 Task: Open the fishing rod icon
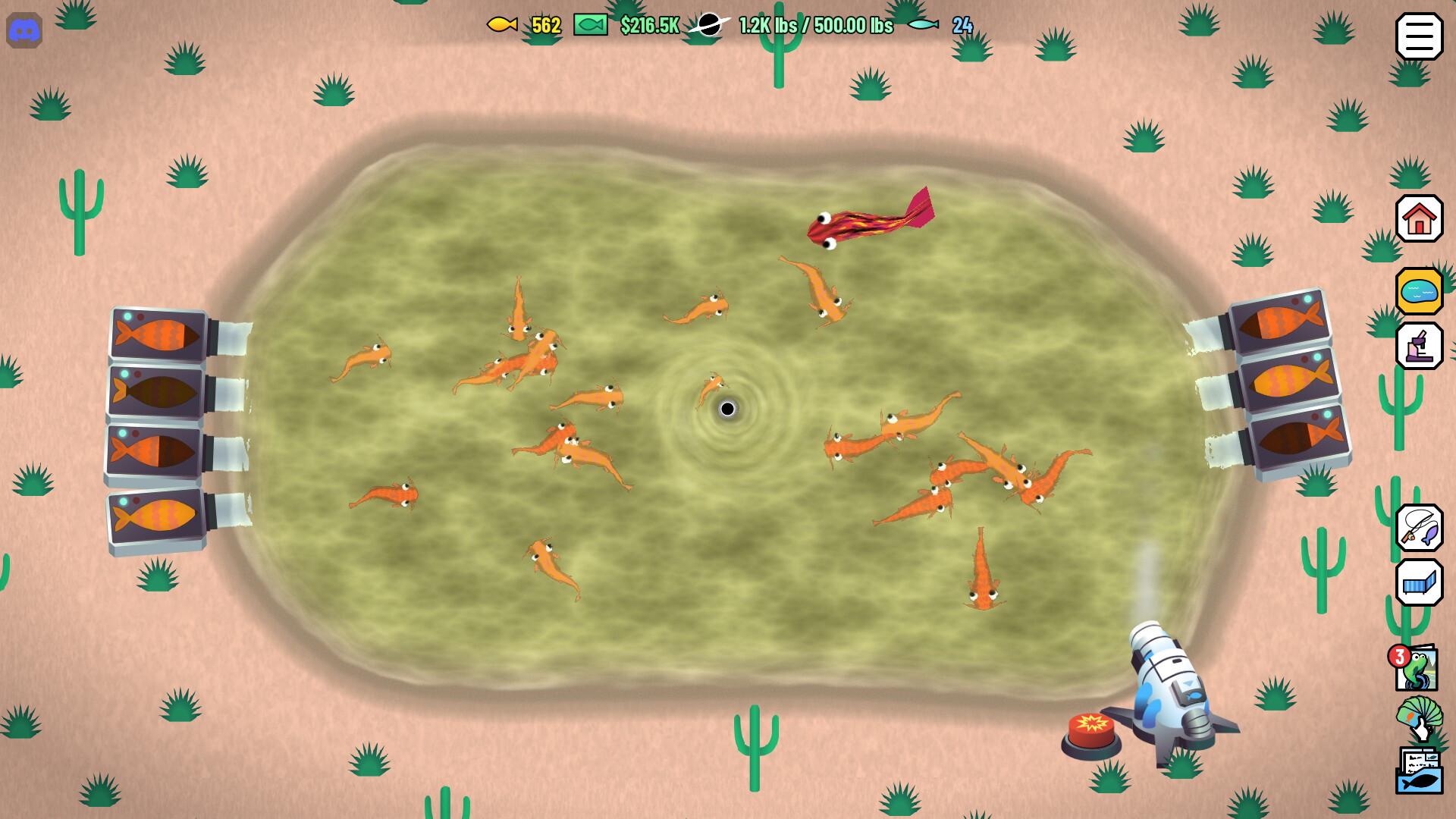point(1419,527)
